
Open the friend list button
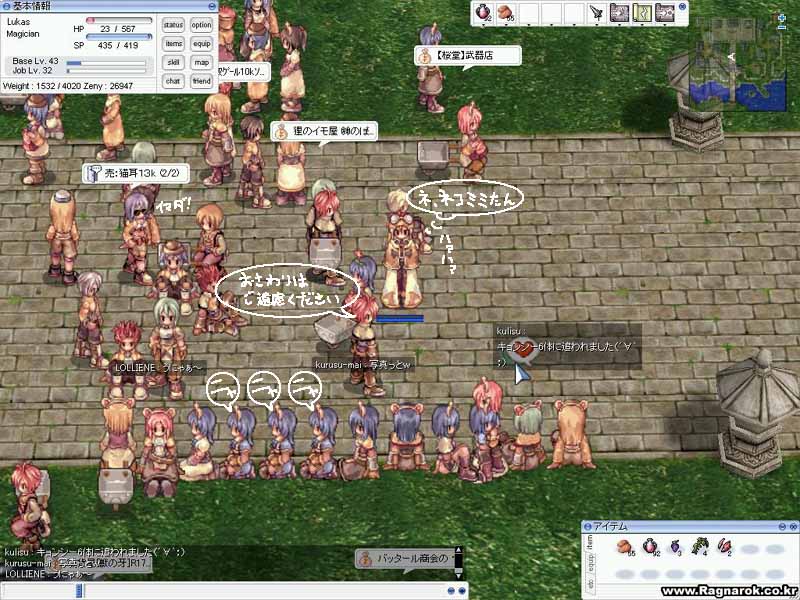pos(202,80)
